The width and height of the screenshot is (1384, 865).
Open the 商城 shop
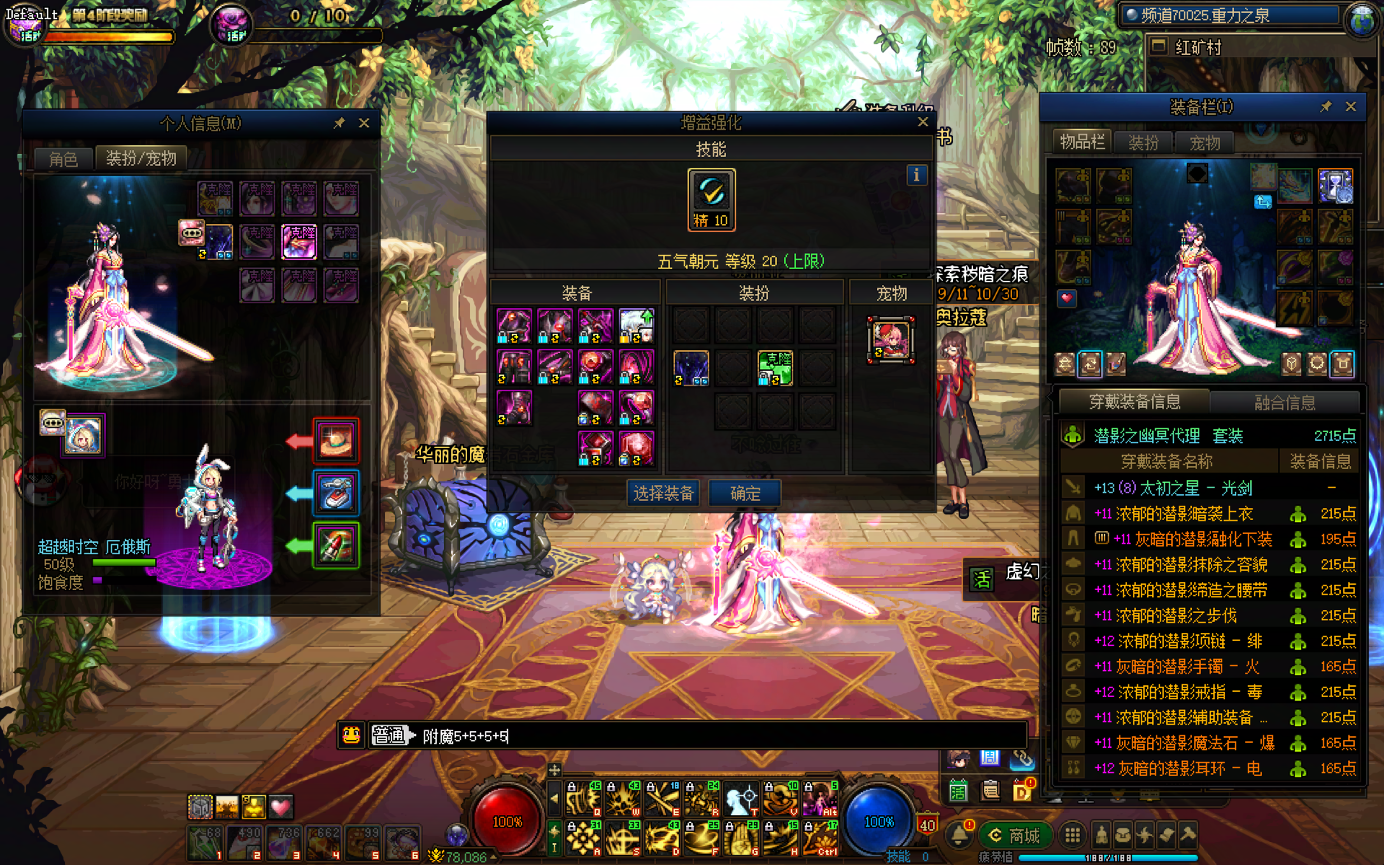click(x=1013, y=836)
